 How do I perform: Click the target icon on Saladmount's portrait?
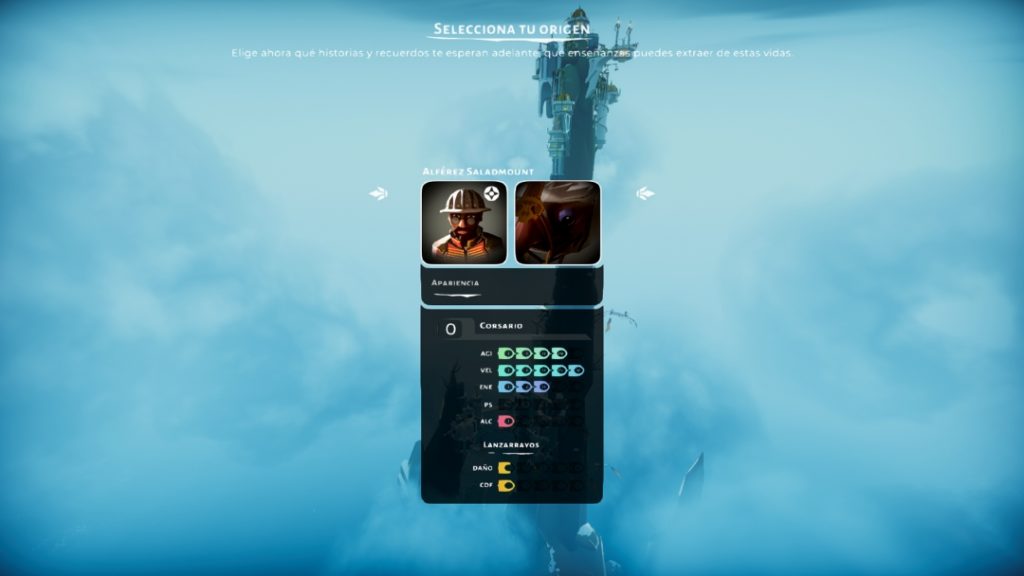tap(492, 194)
